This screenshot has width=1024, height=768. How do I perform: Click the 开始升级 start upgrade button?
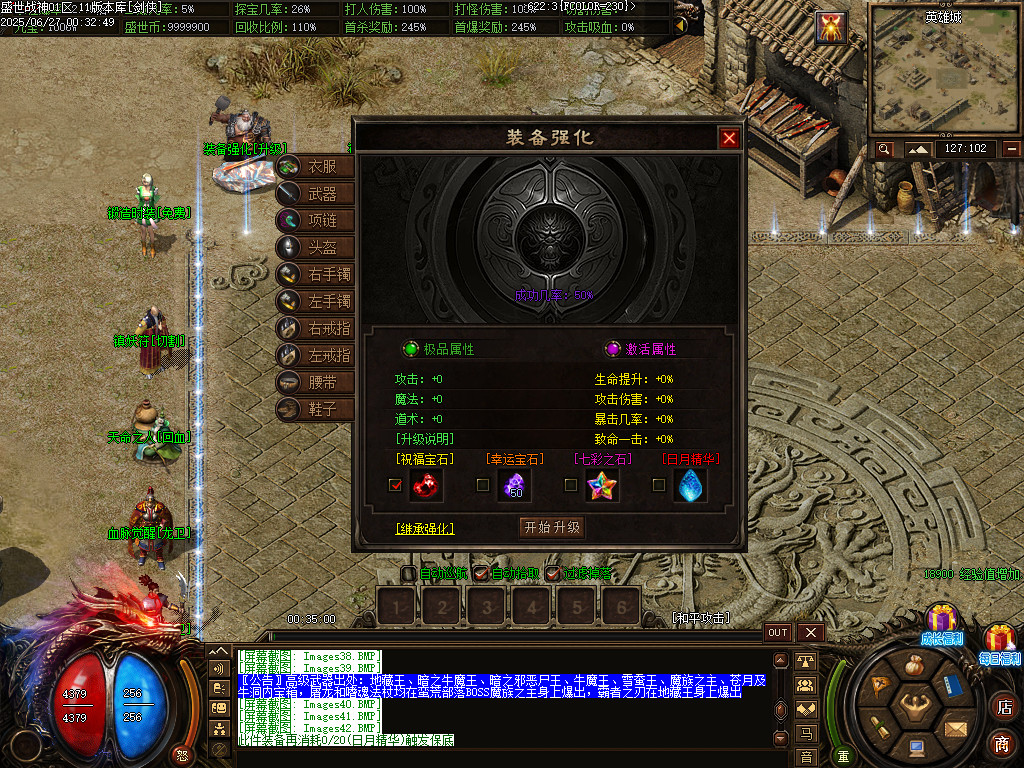pos(551,527)
